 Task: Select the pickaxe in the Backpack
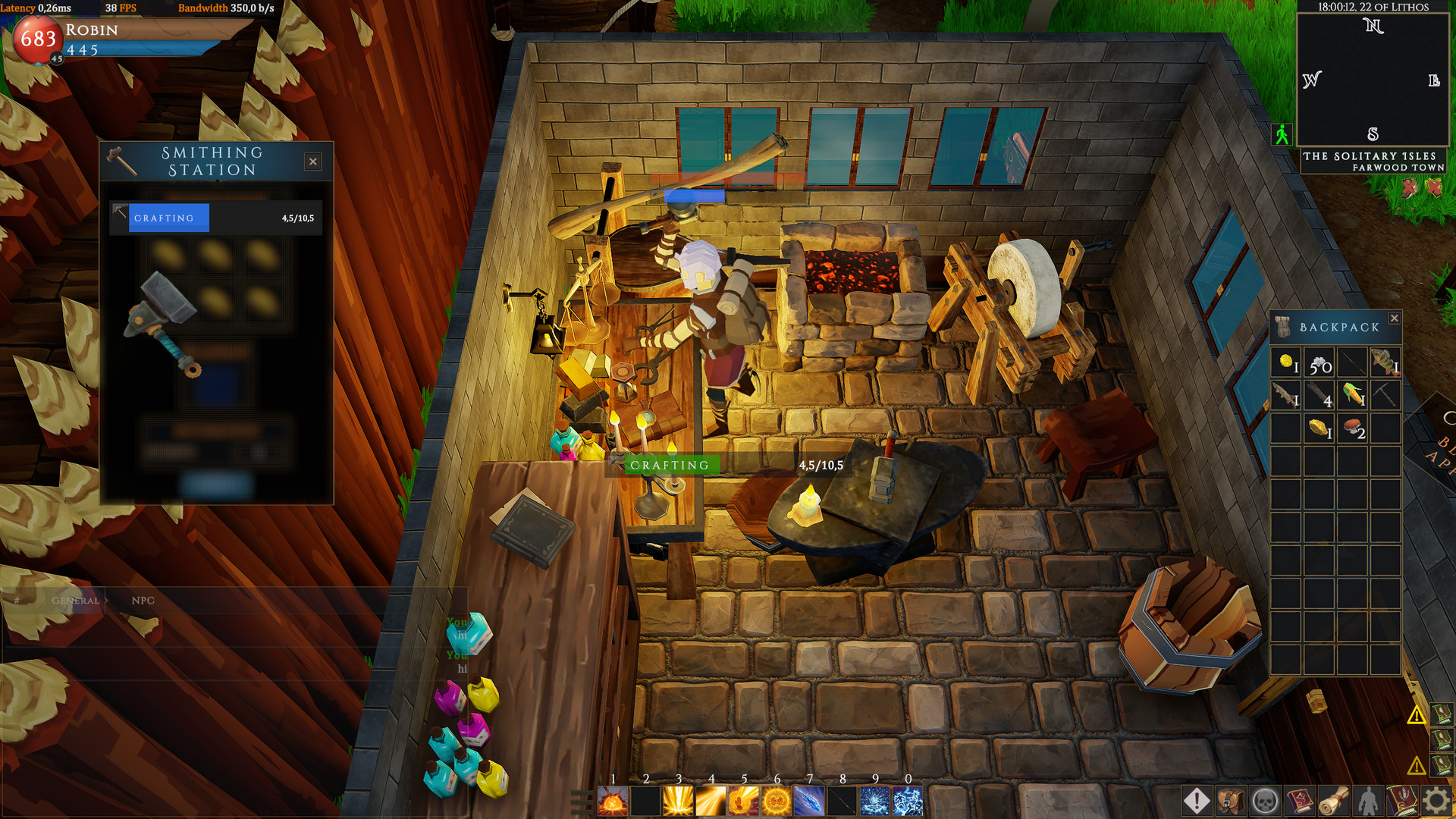pos(1385,395)
